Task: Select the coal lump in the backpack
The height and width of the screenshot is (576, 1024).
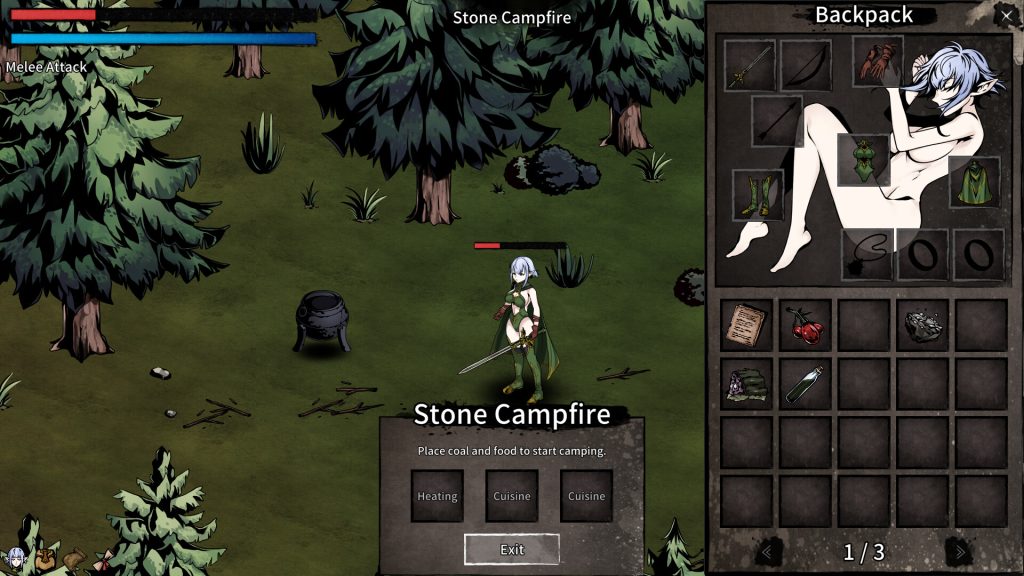Action: click(922, 325)
